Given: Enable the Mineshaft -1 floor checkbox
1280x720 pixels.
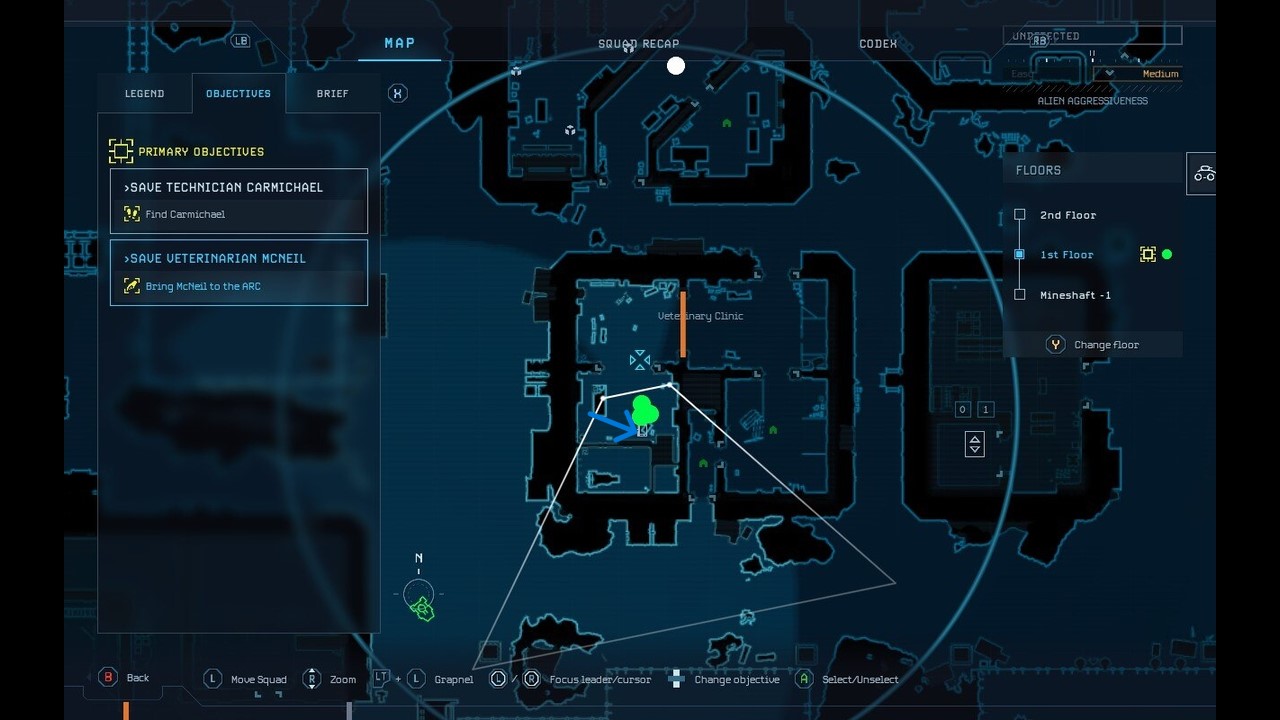Looking at the screenshot, I should [x=1019, y=295].
